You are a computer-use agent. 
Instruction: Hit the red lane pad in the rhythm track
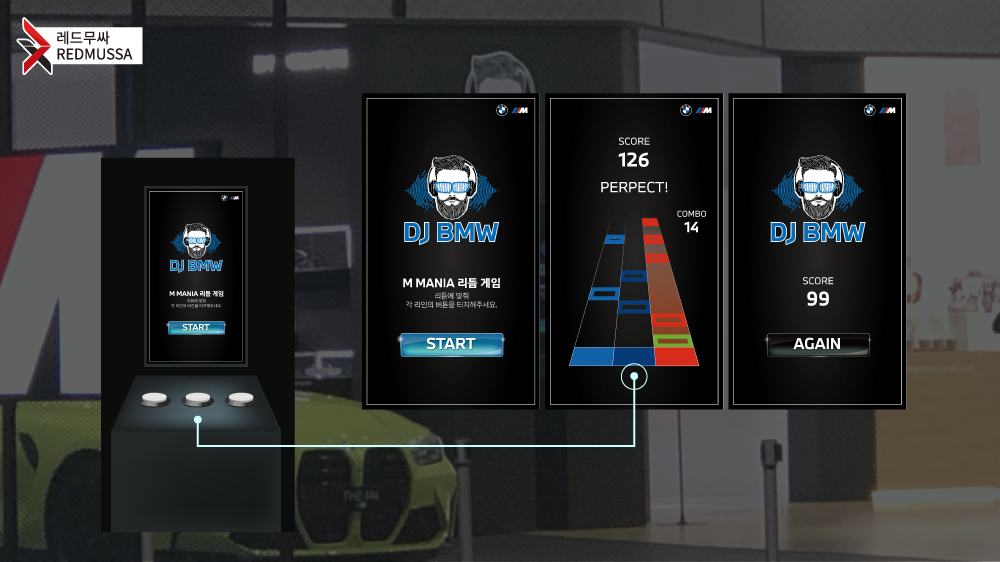676,357
